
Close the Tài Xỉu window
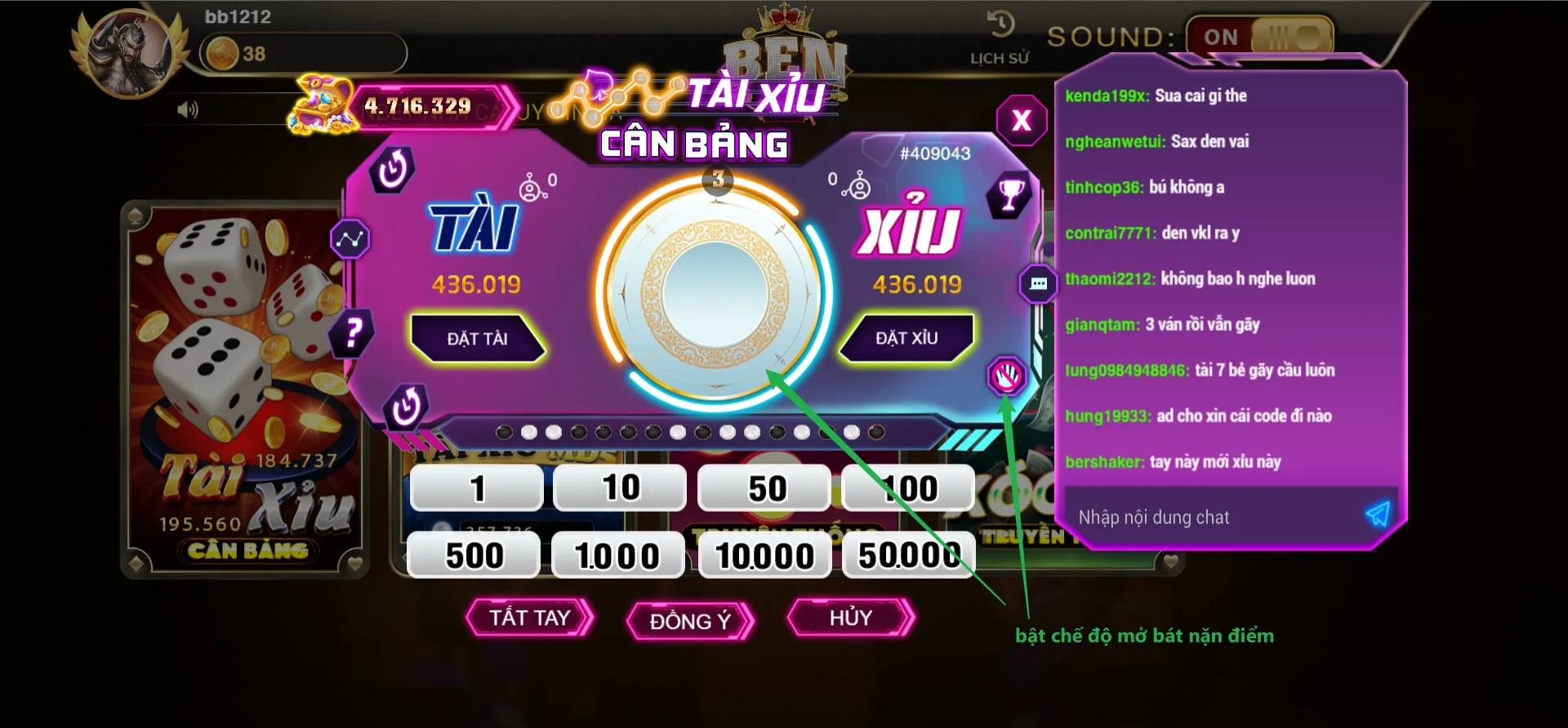[x=1021, y=121]
